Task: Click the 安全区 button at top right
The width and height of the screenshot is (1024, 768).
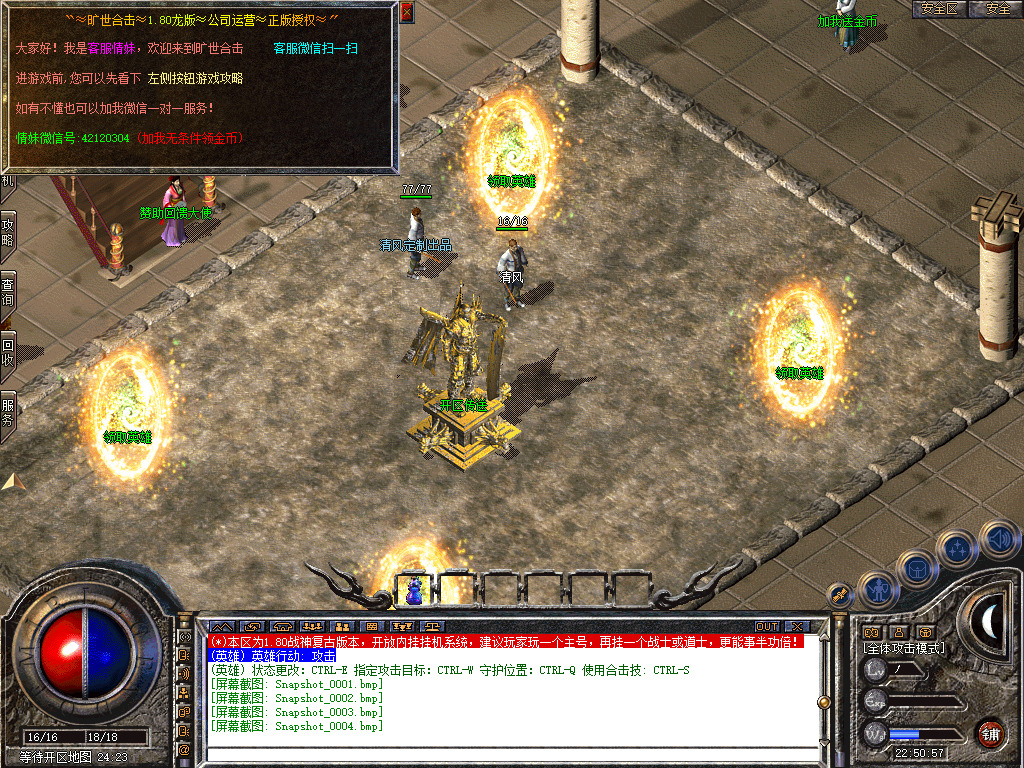Action: click(940, 8)
